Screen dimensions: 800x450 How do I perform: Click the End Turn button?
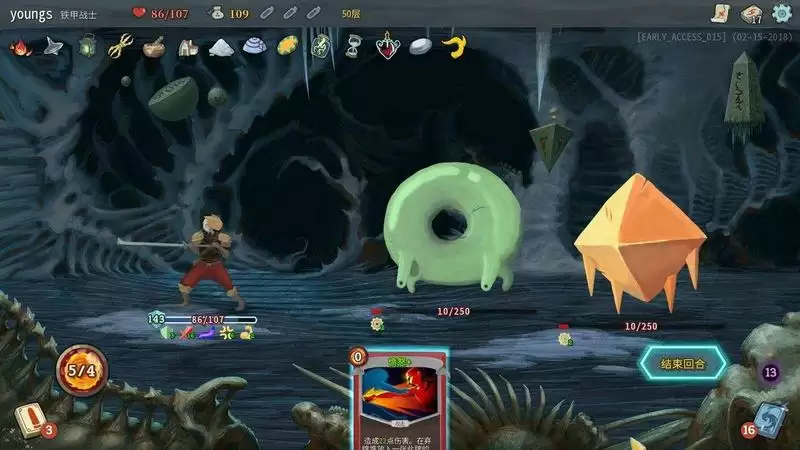click(x=685, y=364)
